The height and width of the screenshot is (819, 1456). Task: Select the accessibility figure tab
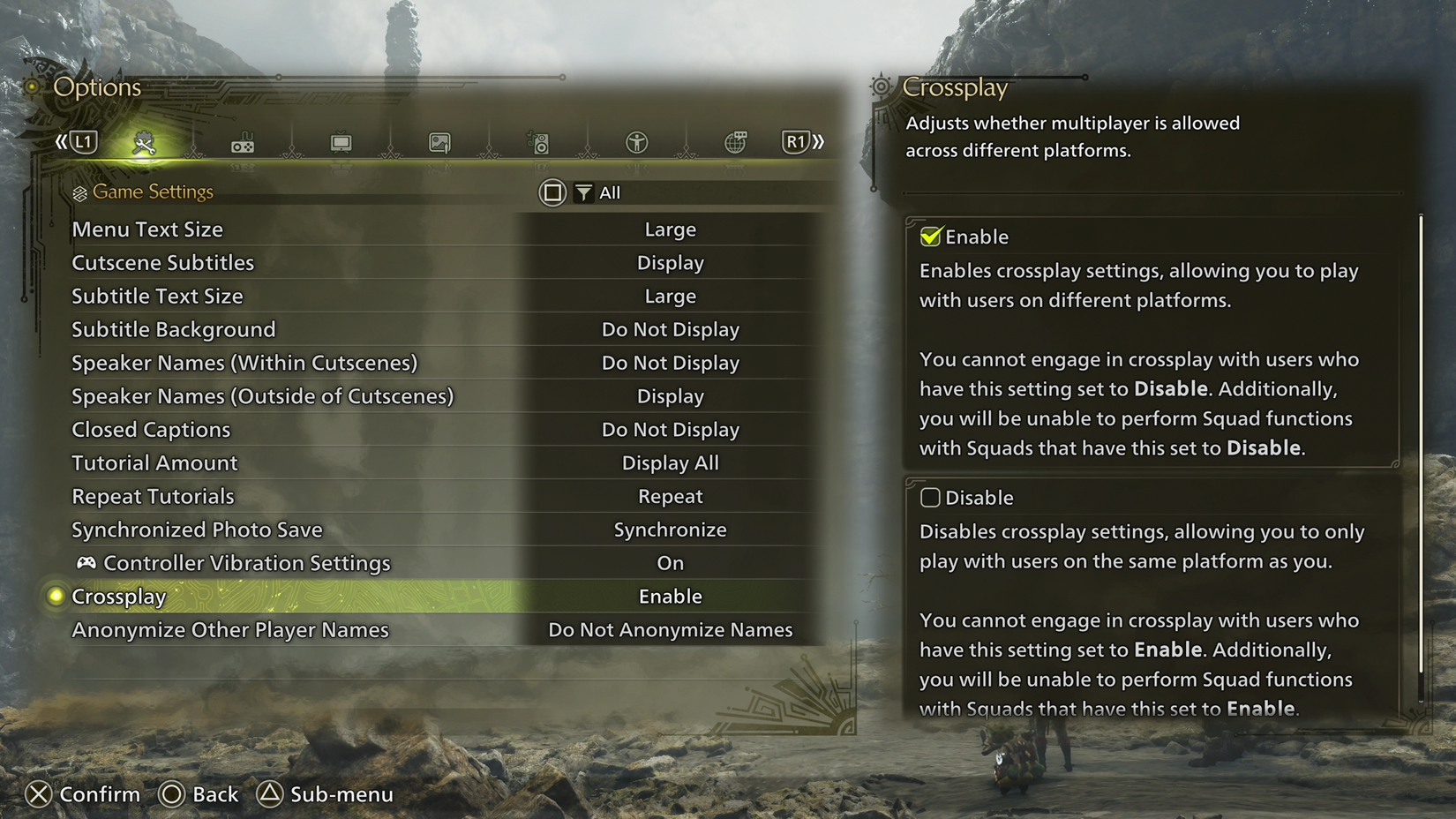[x=636, y=143]
